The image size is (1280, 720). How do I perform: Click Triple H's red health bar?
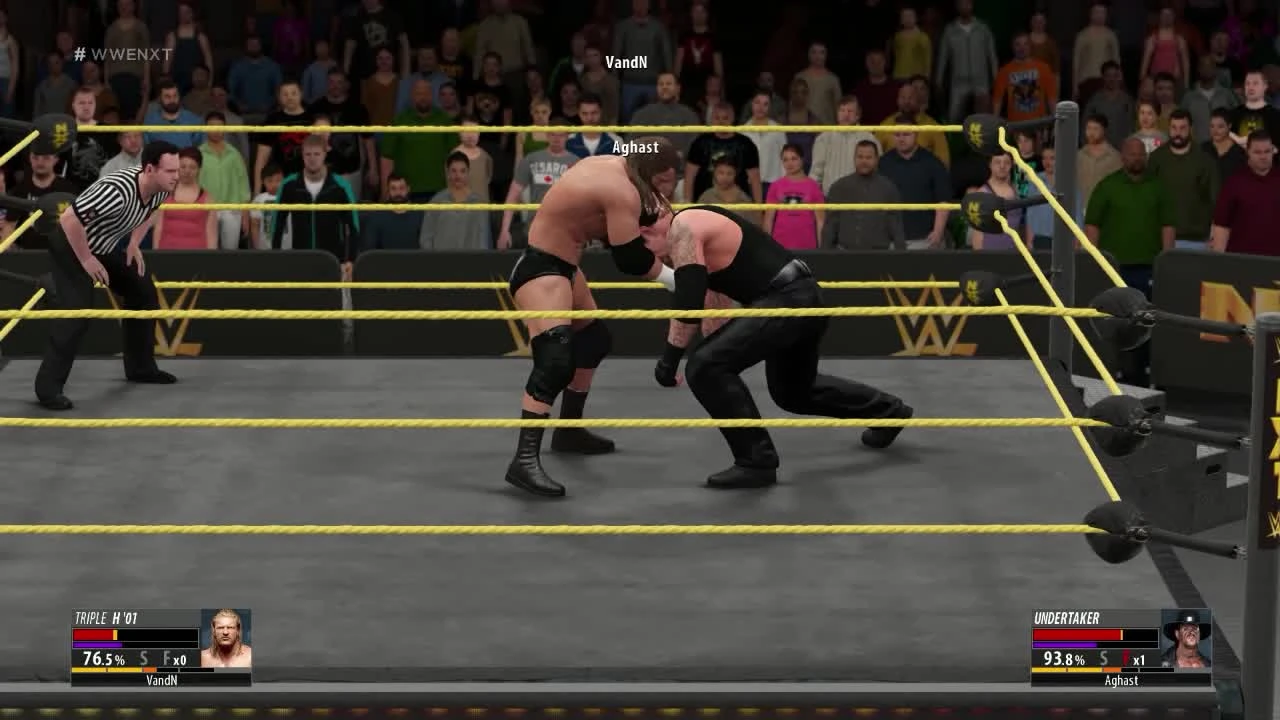click(x=95, y=632)
